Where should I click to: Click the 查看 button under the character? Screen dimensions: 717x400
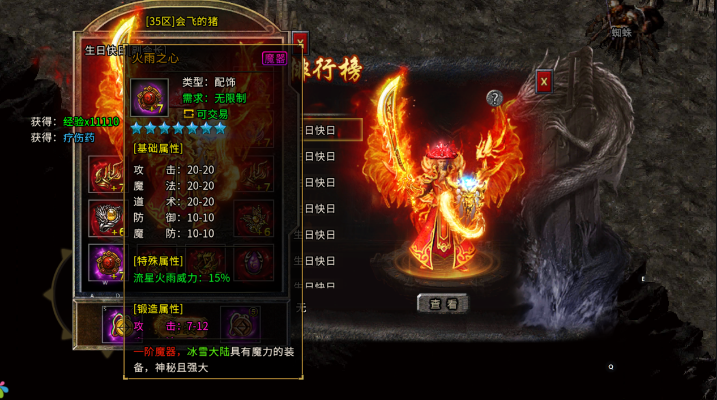click(x=442, y=302)
